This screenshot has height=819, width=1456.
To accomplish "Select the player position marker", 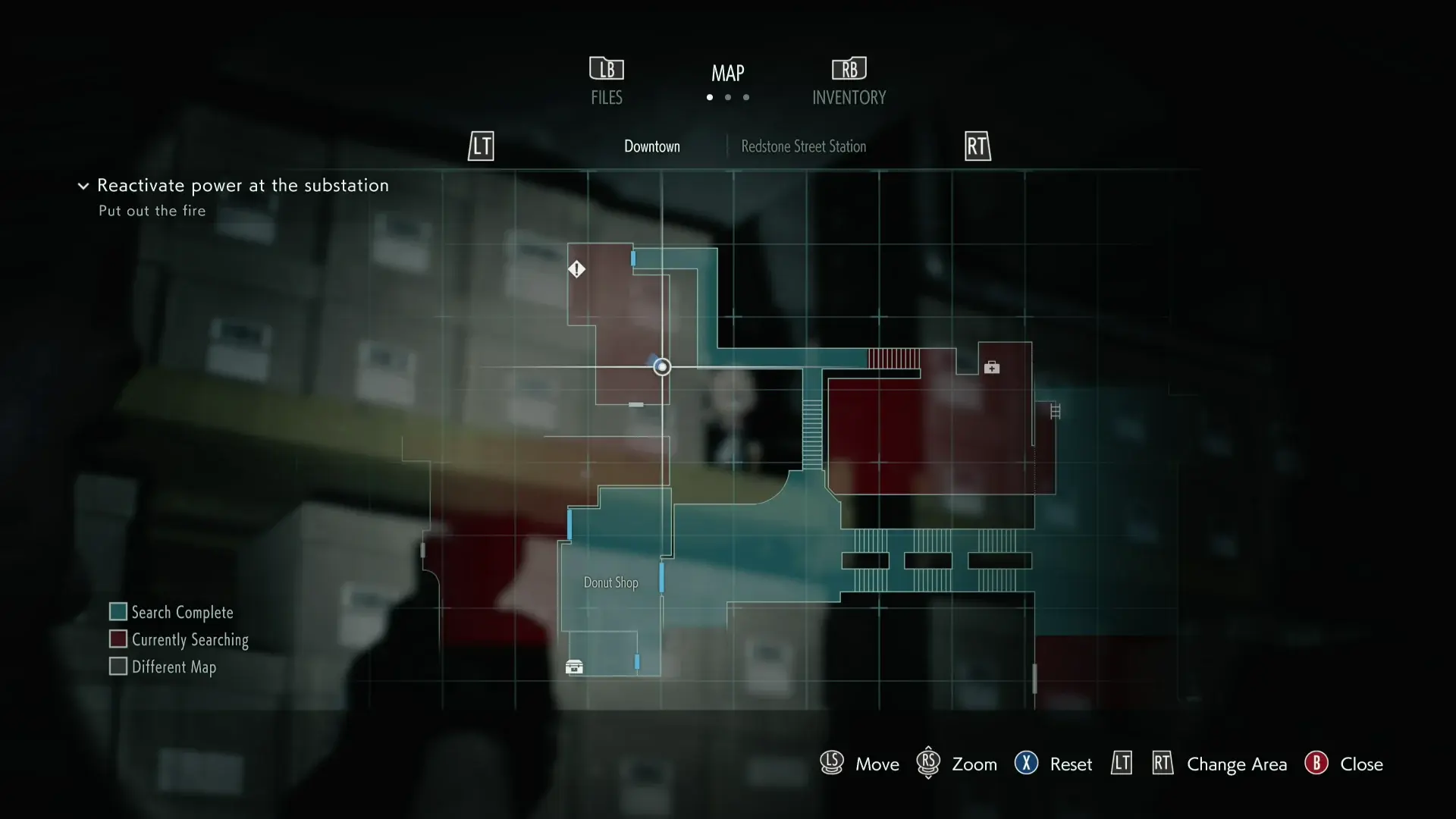I will [662, 367].
